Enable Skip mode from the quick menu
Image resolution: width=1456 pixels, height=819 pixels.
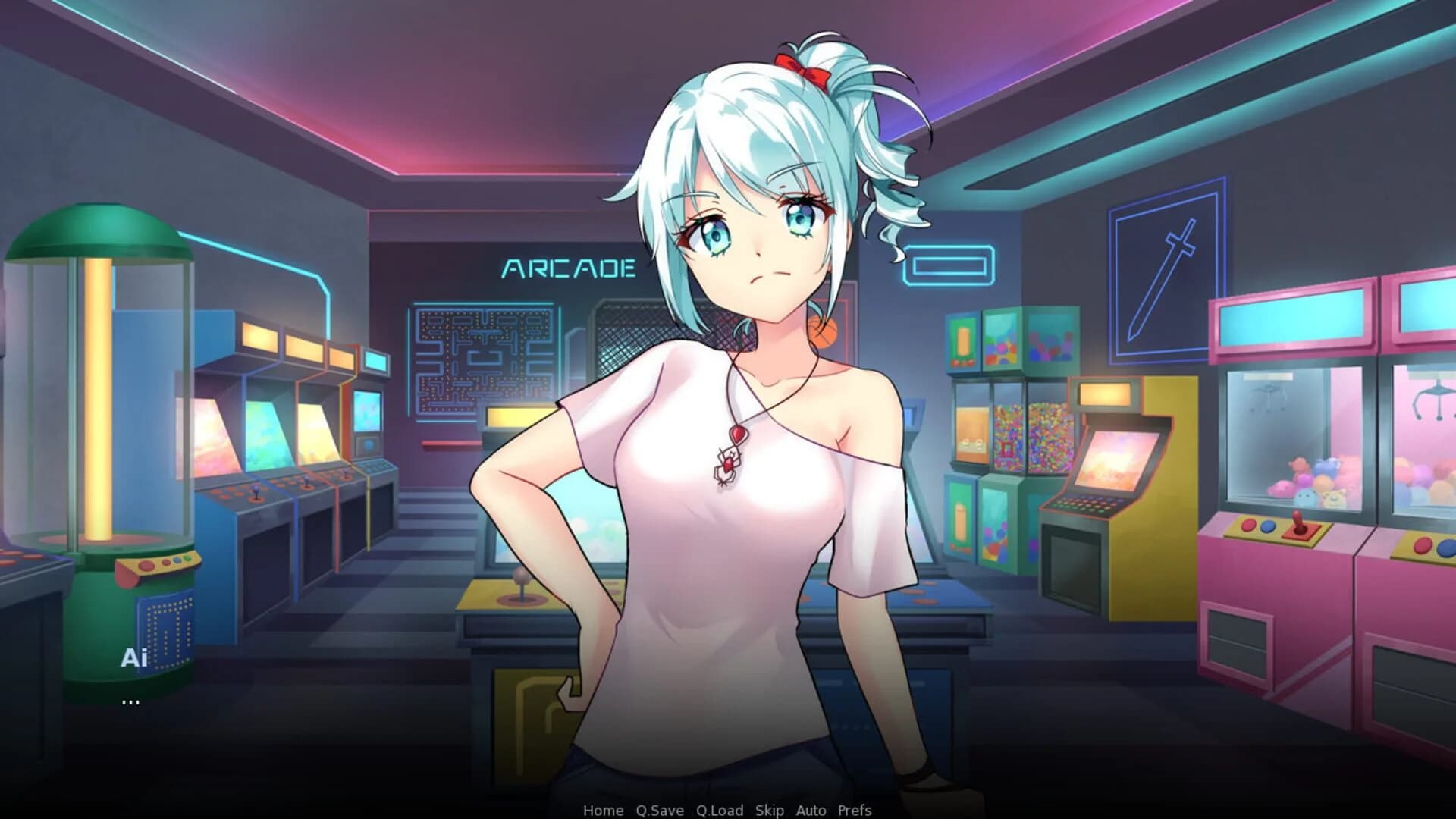[769, 810]
